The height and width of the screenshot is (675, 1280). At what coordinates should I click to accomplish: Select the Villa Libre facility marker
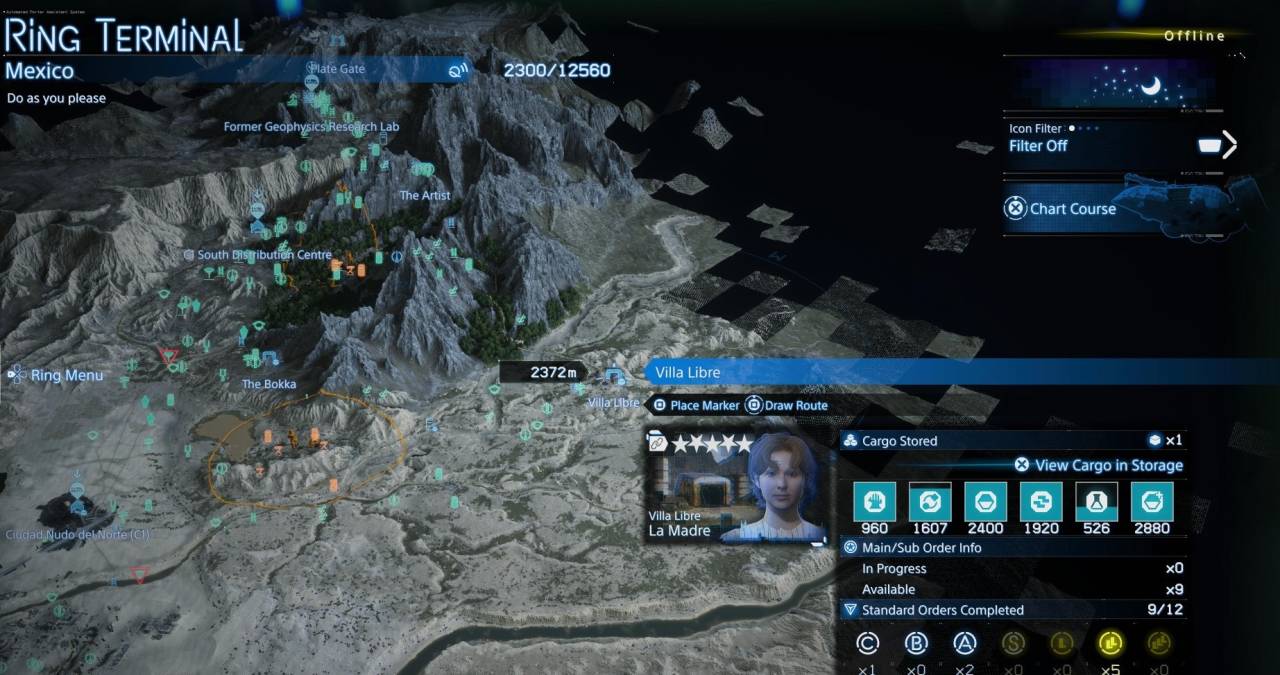pos(614,377)
